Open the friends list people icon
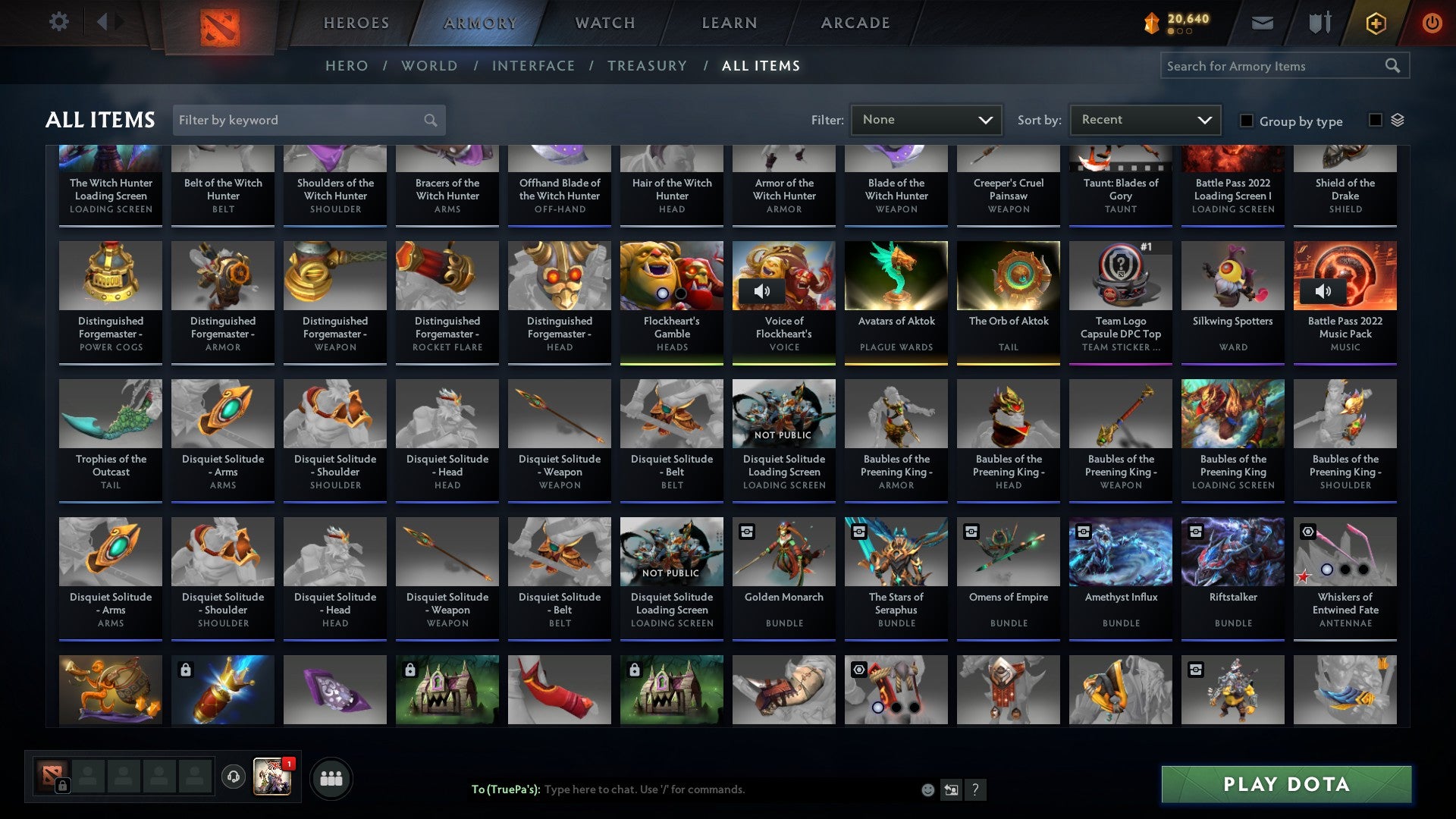Screen dimensions: 1456x819 tap(331, 777)
